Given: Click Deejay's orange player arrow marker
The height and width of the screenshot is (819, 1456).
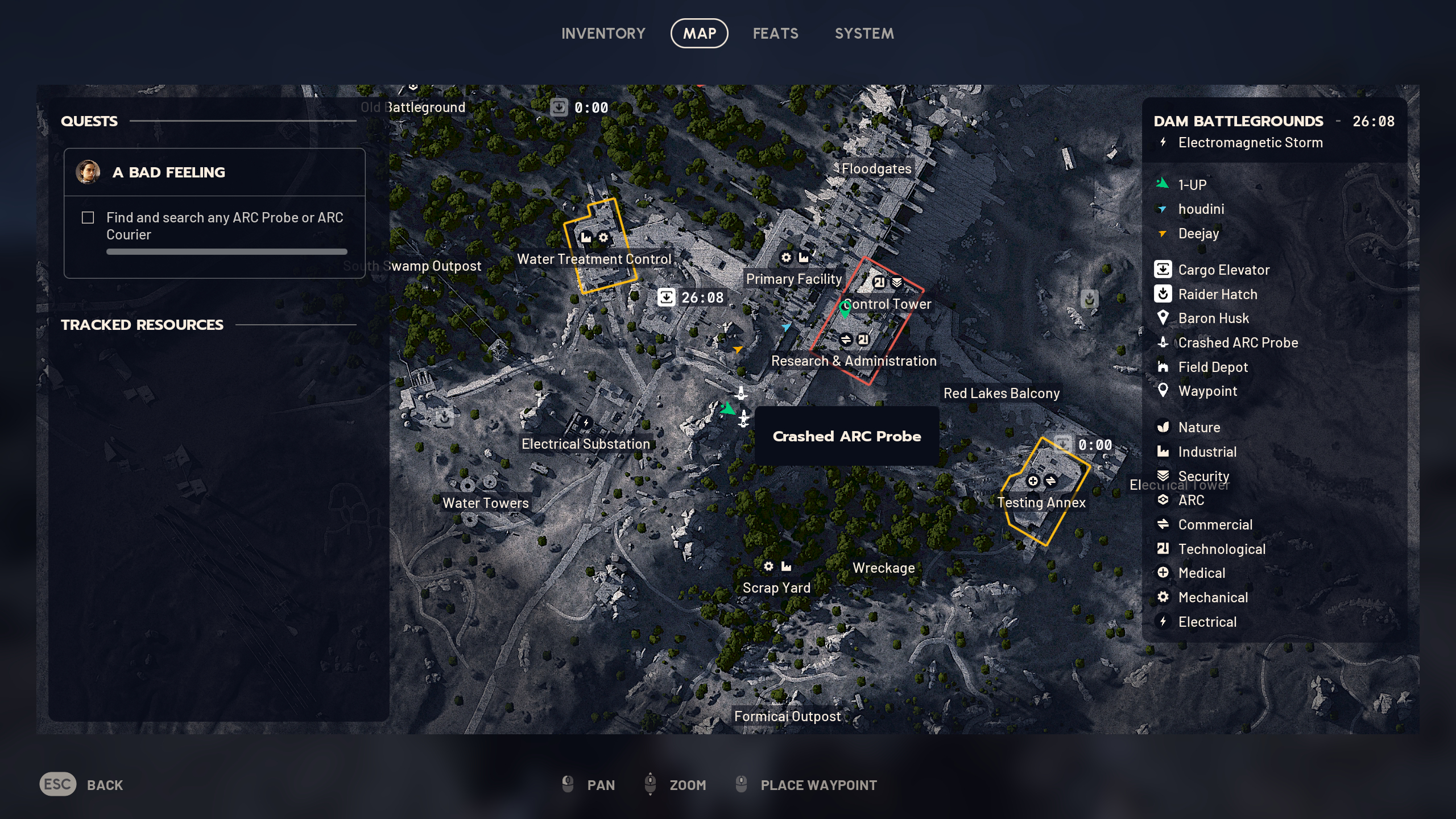Looking at the screenshot, I should click(x=738, y=350).
